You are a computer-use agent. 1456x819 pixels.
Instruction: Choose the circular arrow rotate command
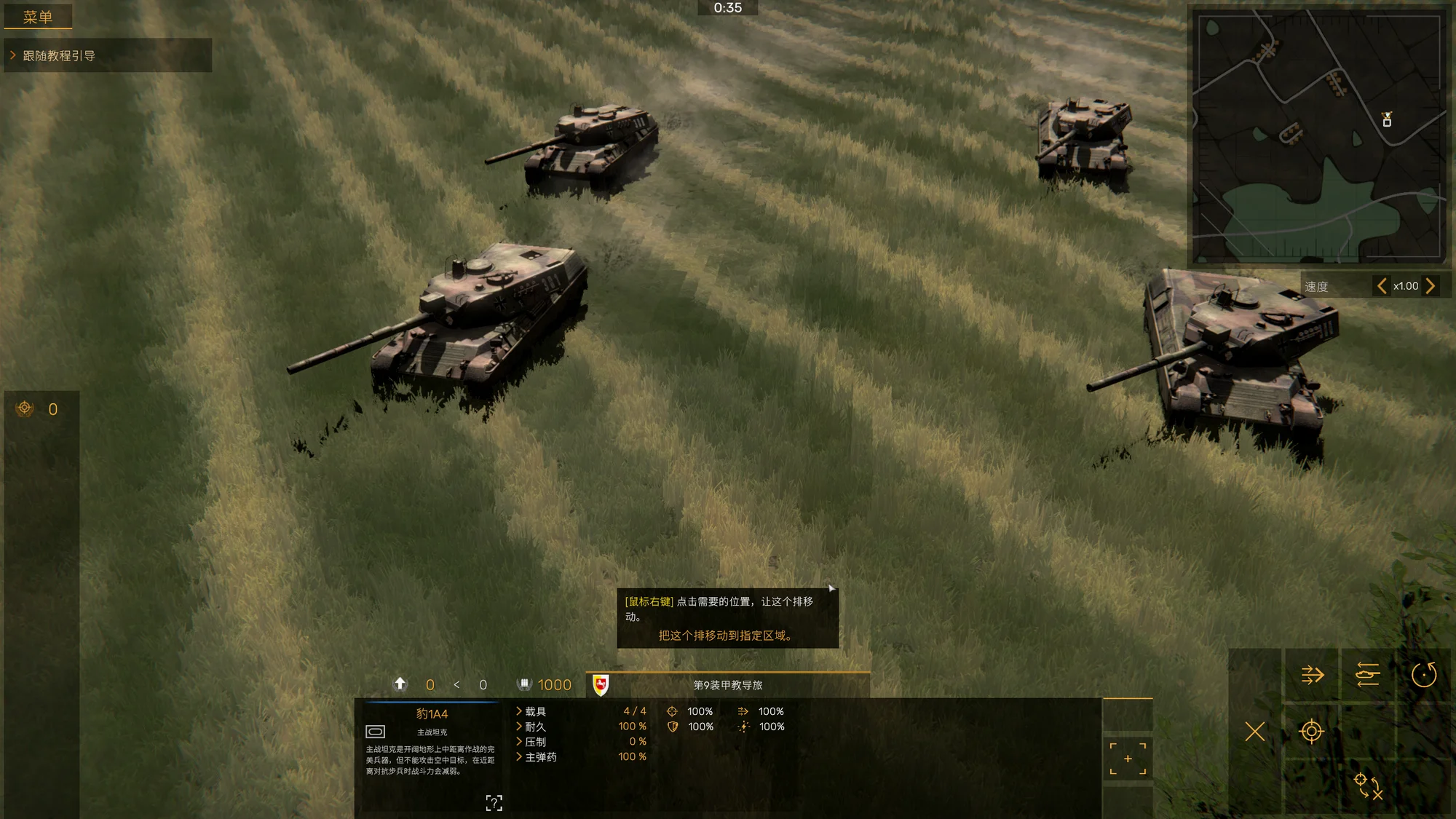click(1424, 675)
